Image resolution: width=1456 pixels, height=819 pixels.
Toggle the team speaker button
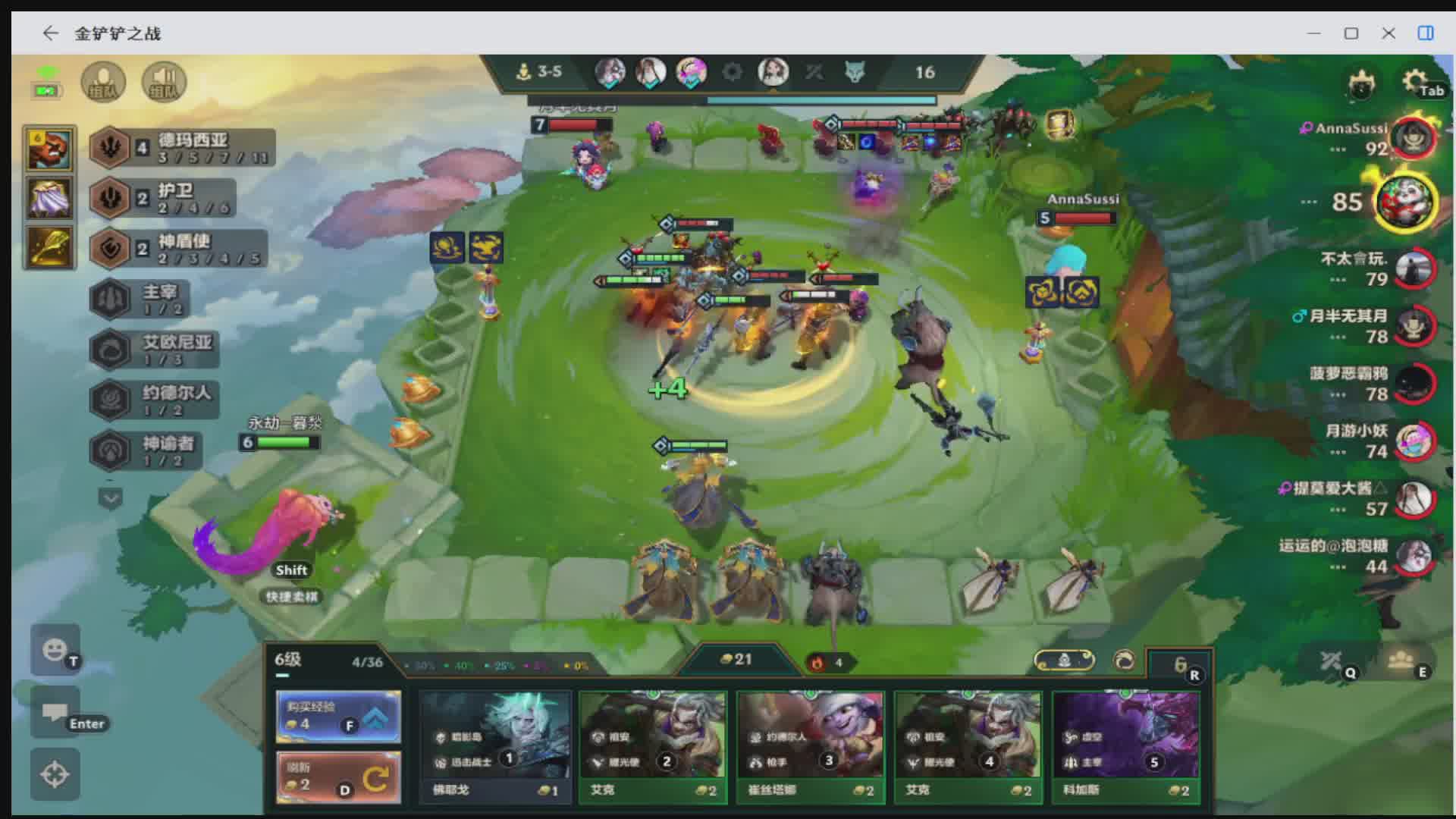click(164, 82)
